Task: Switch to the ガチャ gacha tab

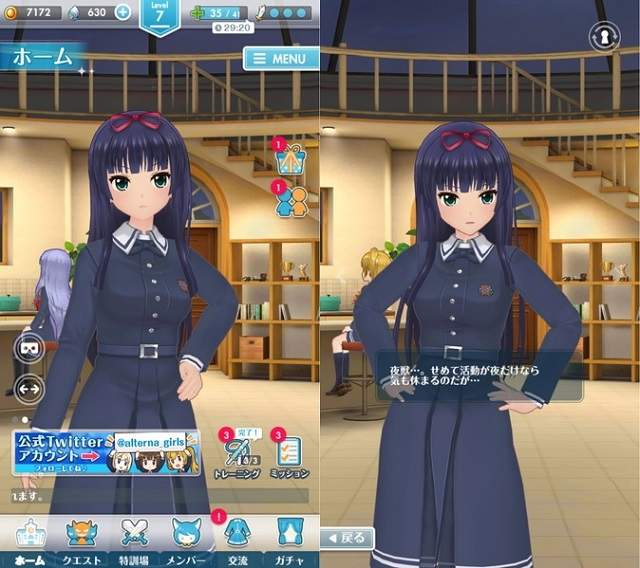Action: [x=291, y=540]
